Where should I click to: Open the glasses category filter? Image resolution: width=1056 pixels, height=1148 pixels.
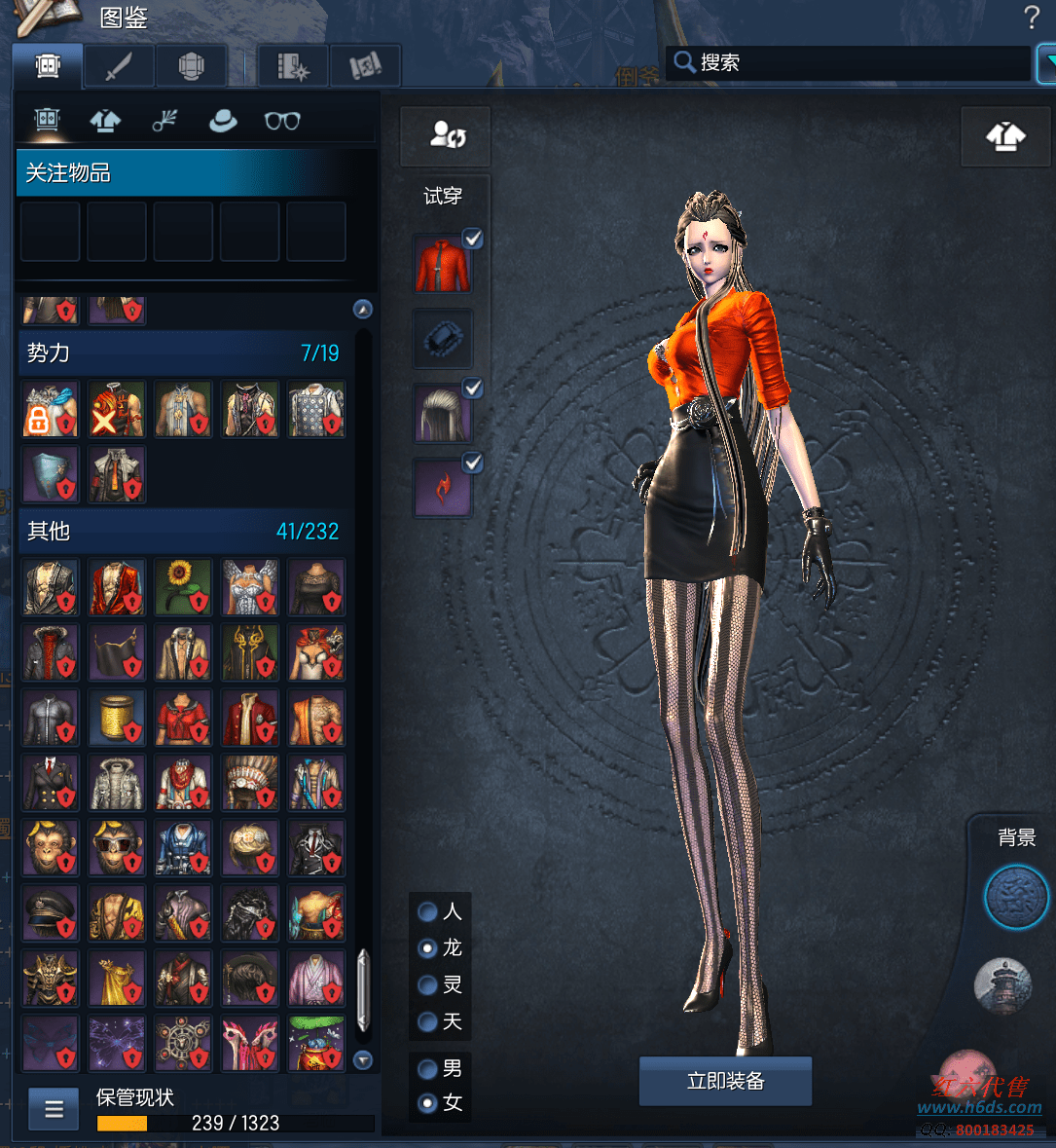pyautogui.click(x=282, y=121)
